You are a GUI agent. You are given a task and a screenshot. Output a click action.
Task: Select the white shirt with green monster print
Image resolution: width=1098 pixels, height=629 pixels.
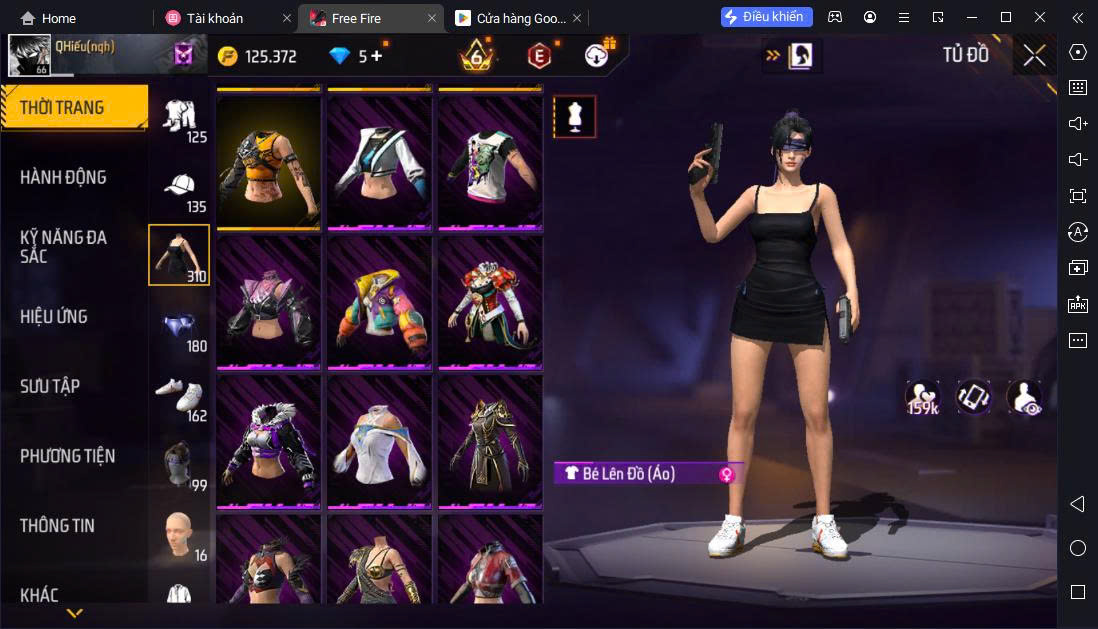coord(490,162)
